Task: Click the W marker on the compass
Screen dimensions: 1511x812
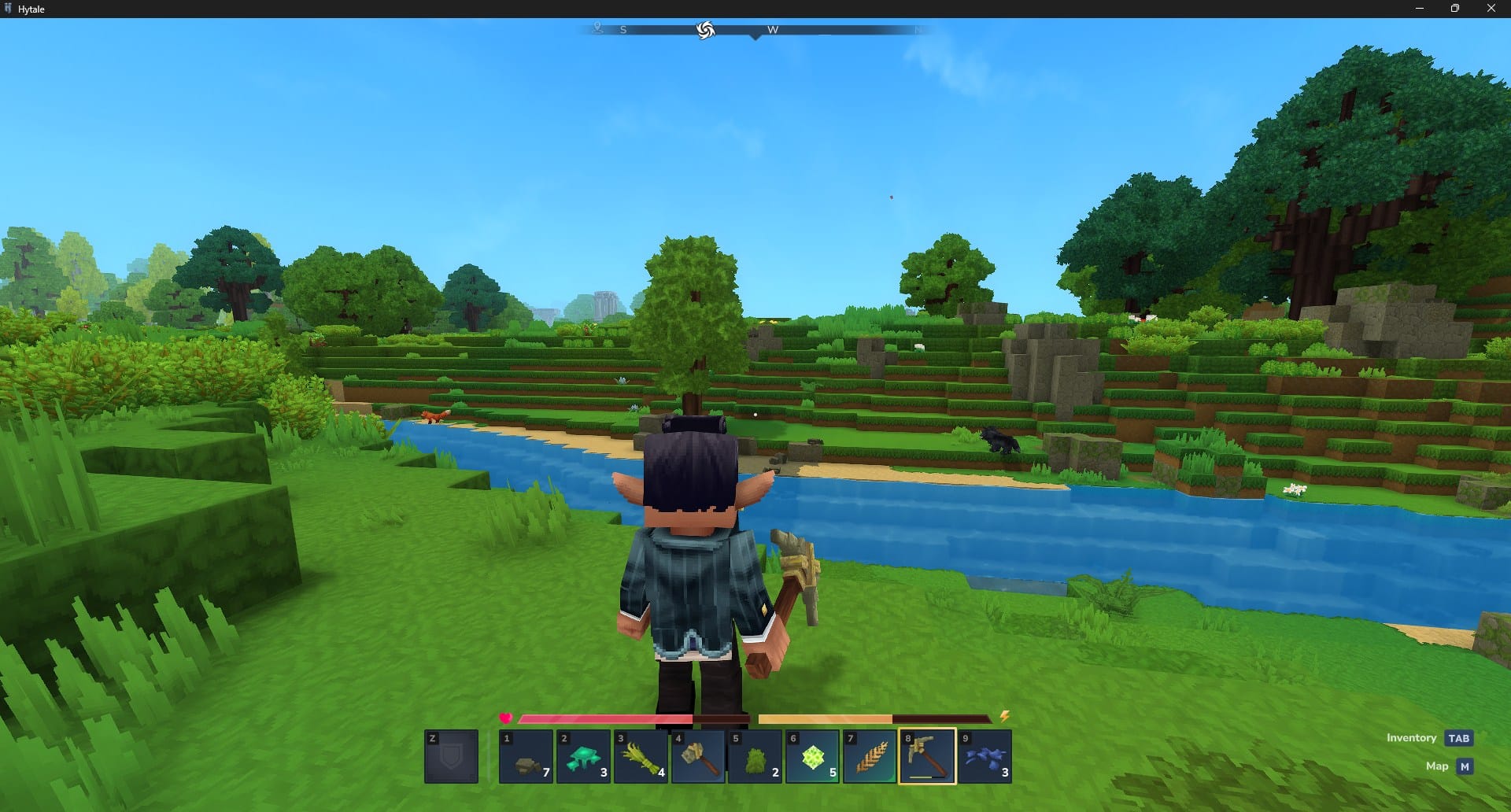Action: 772,29
